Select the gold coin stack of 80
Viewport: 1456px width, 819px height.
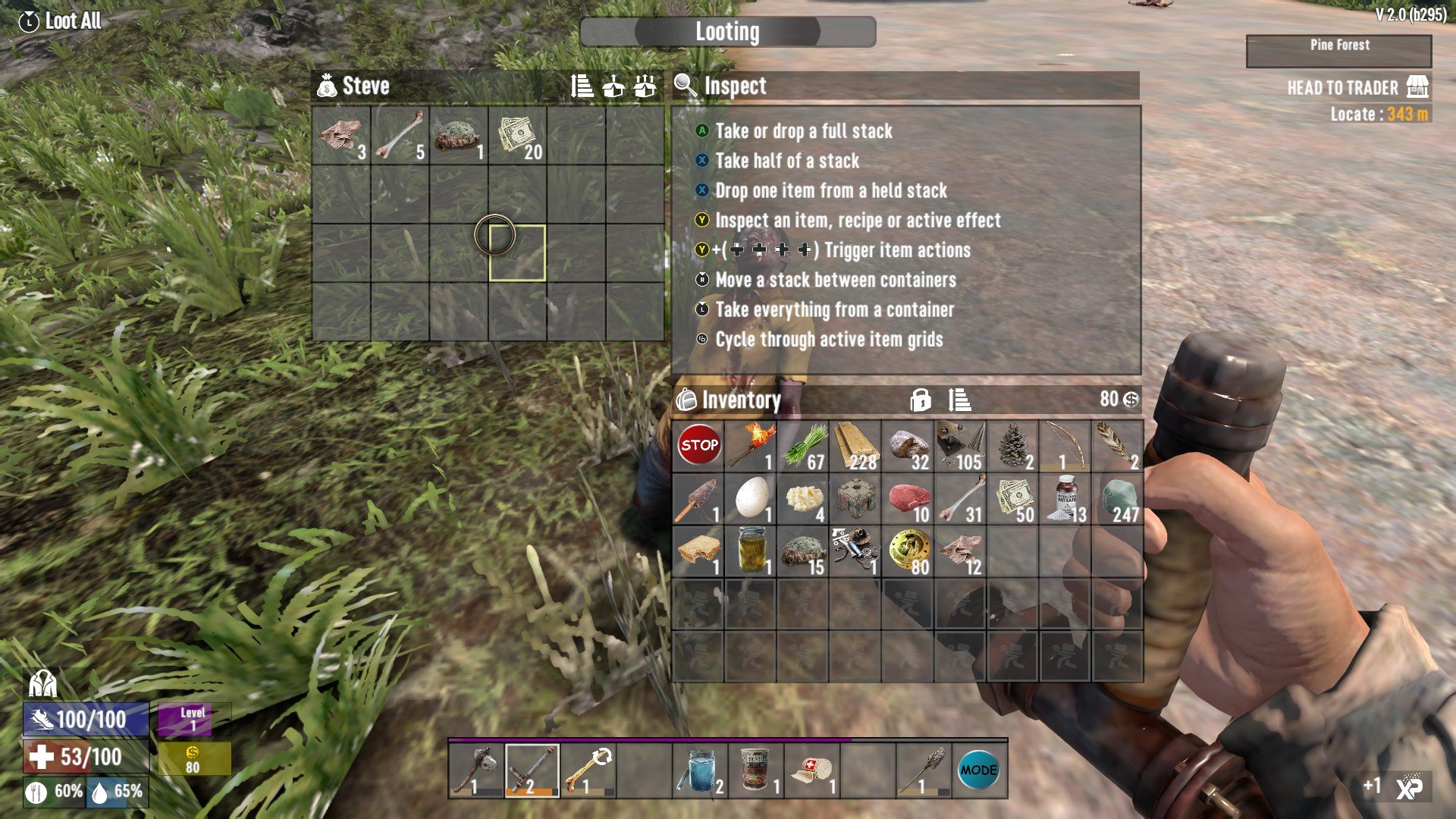[x=908, y=551]
